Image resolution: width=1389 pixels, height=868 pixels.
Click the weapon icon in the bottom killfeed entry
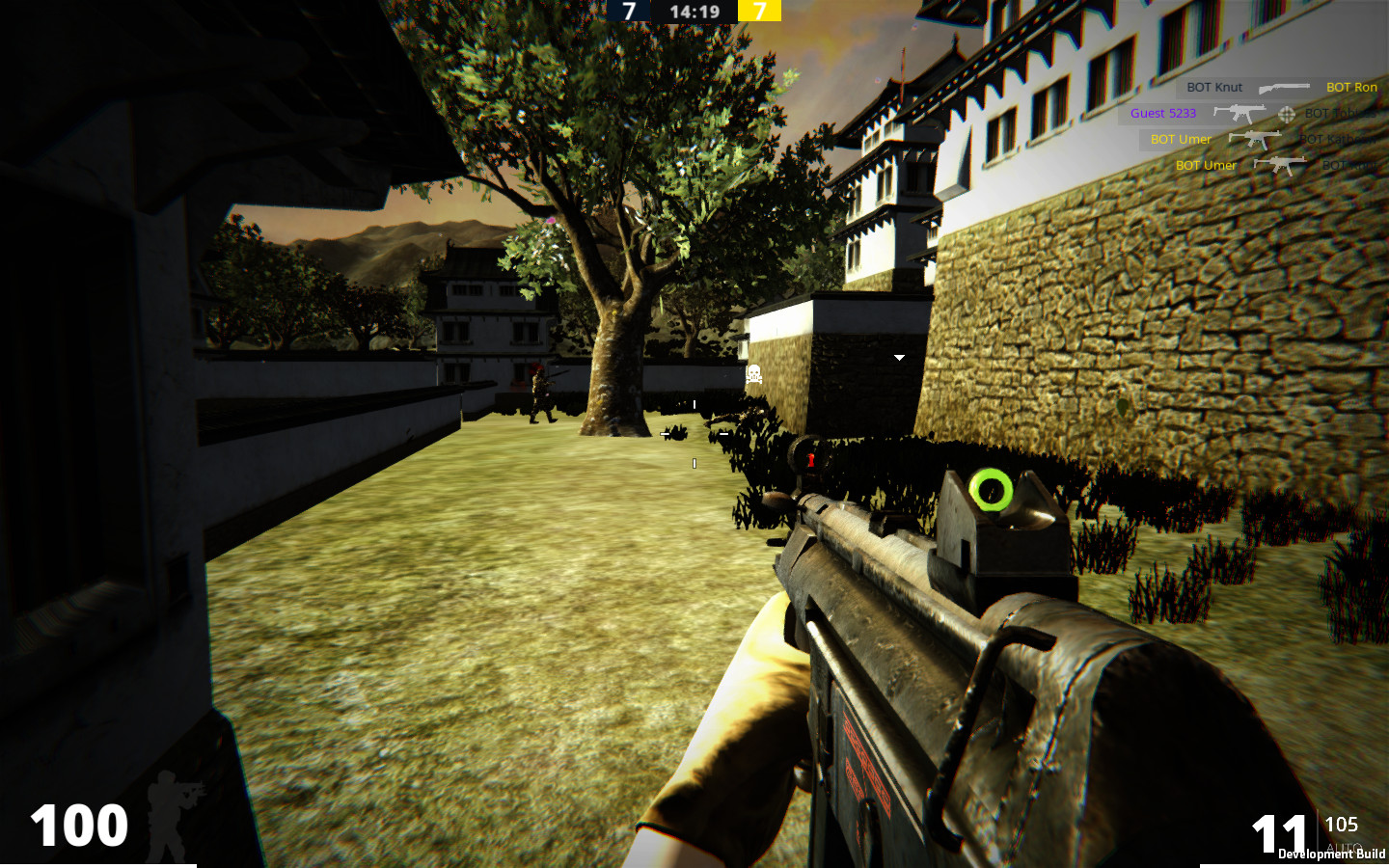coord(1280,165)
